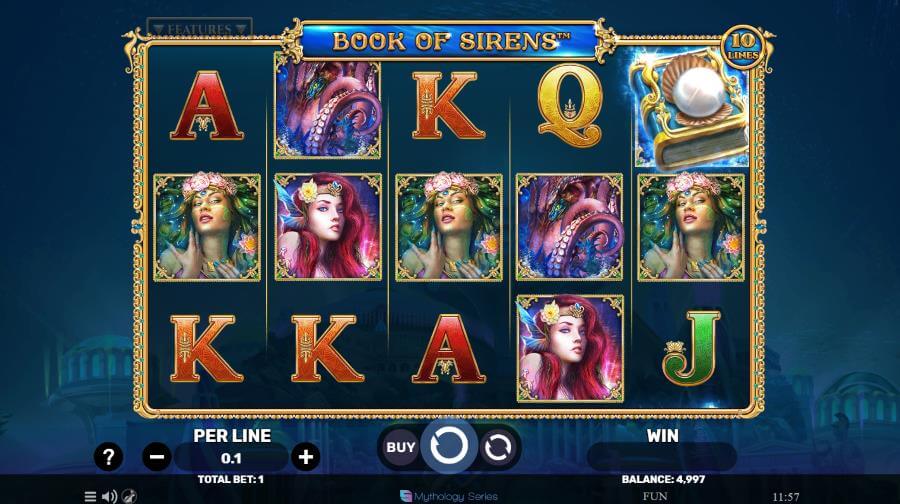The width and height of the screenshot is (900, 504).
Task: Click the Mythology Series logo link
Action: pyautogui.click(x=448, y=496)
